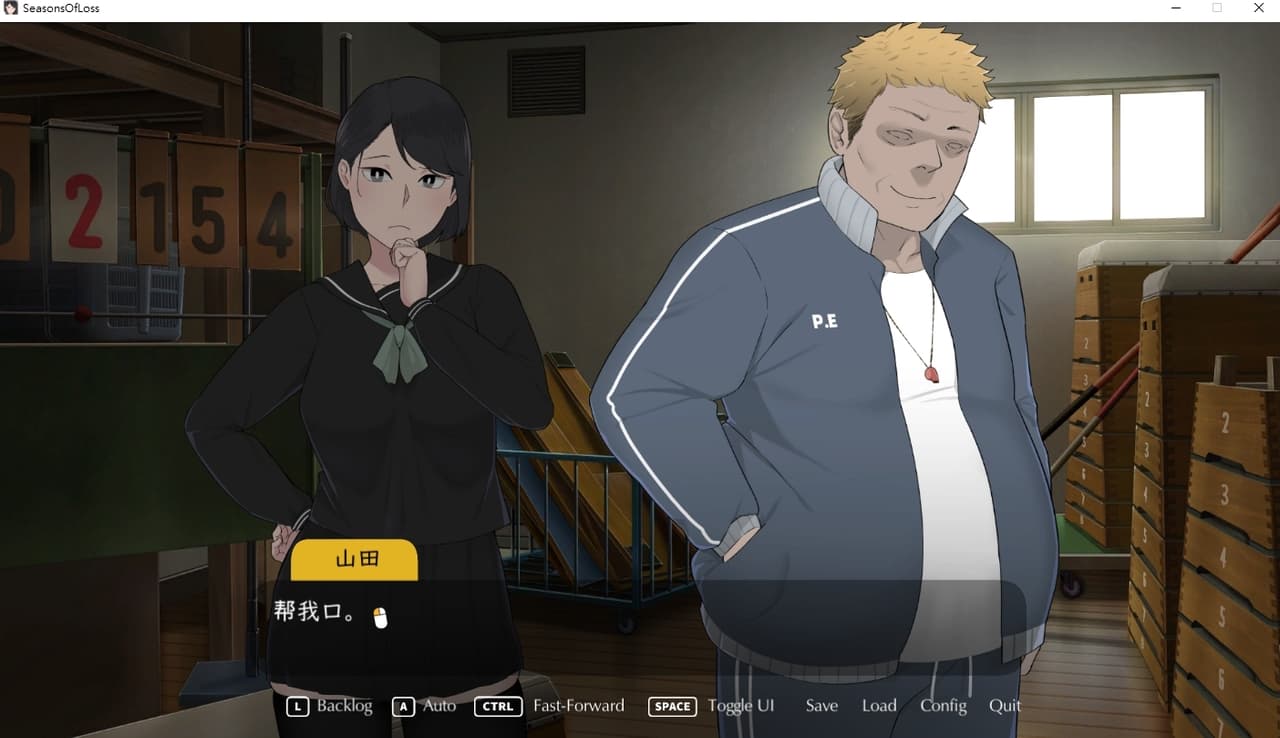Click the SPACE keycap icon for Toggle UI
Viewport: 1280px width, 738px height.
coord(671,706)
